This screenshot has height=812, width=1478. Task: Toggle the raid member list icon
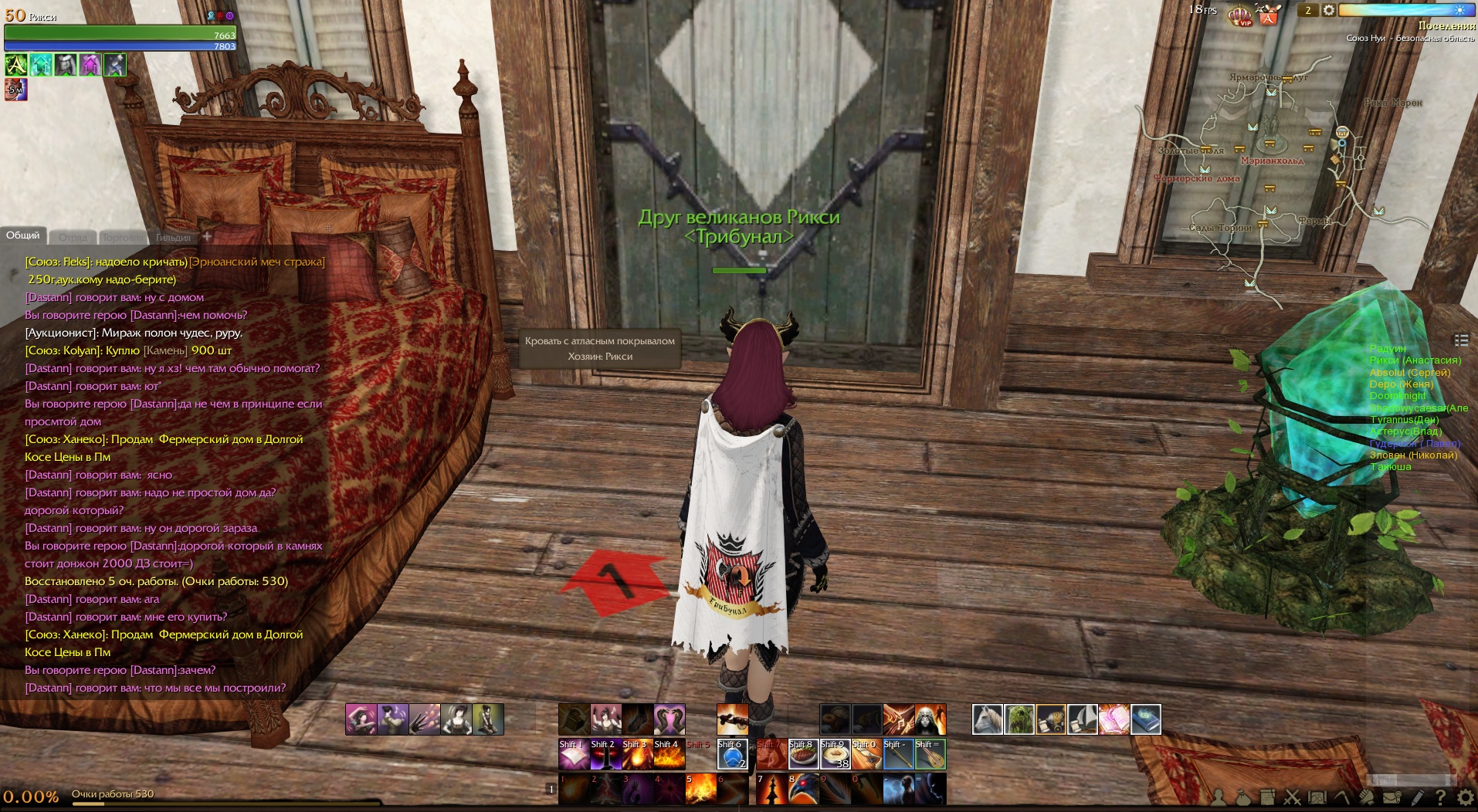pos(1461,340)
